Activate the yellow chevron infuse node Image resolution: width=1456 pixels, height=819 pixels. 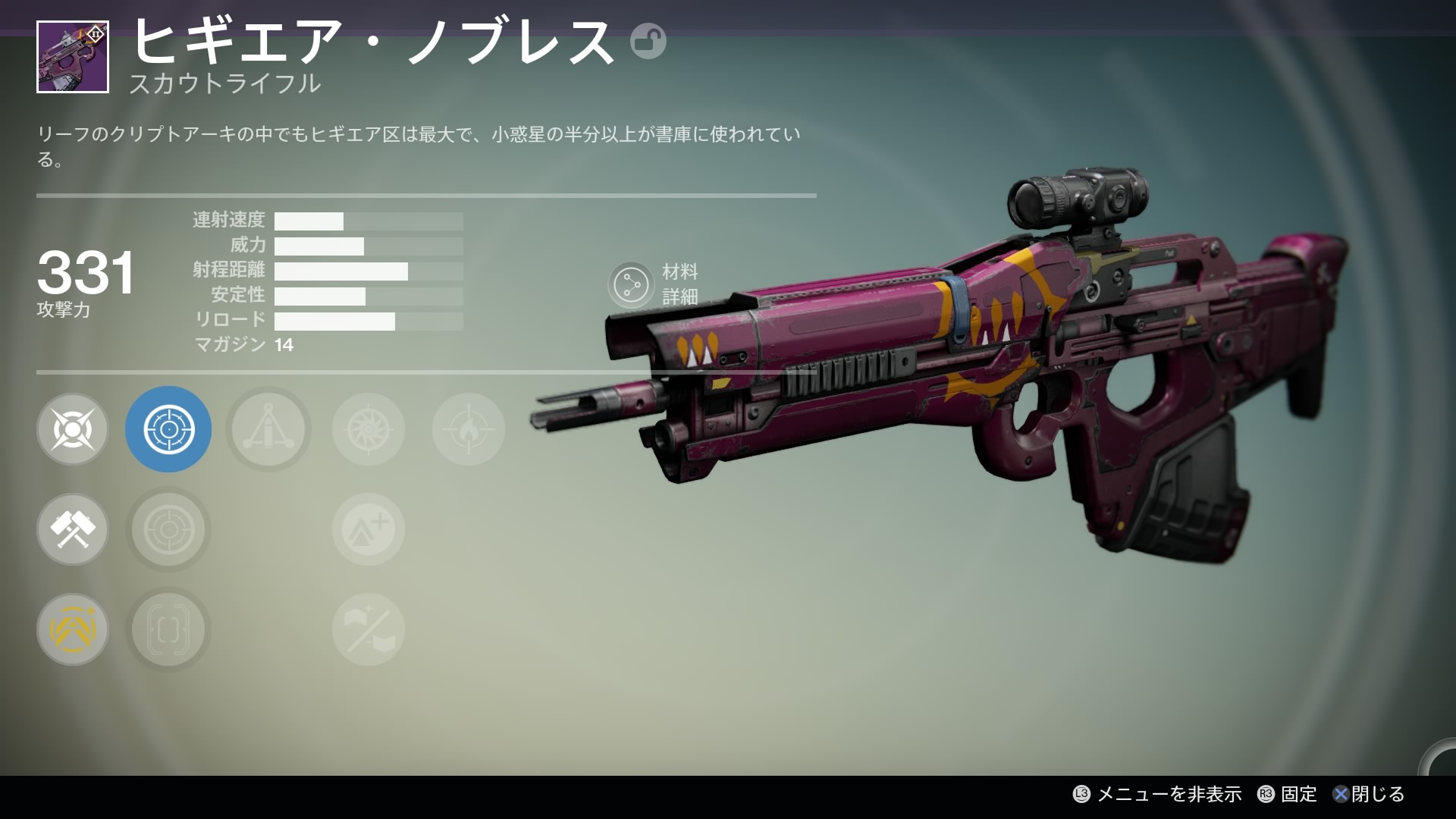[x=73, y=629]
